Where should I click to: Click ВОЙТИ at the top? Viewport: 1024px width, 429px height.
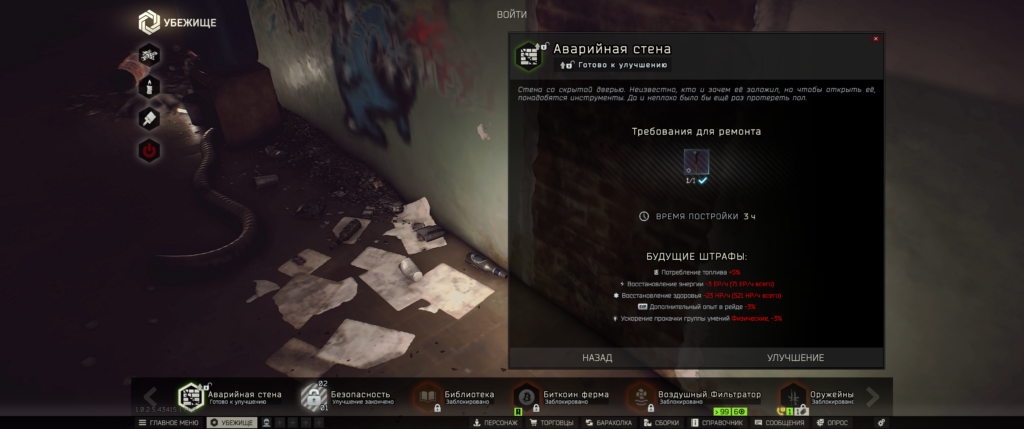tap(511, 14)
